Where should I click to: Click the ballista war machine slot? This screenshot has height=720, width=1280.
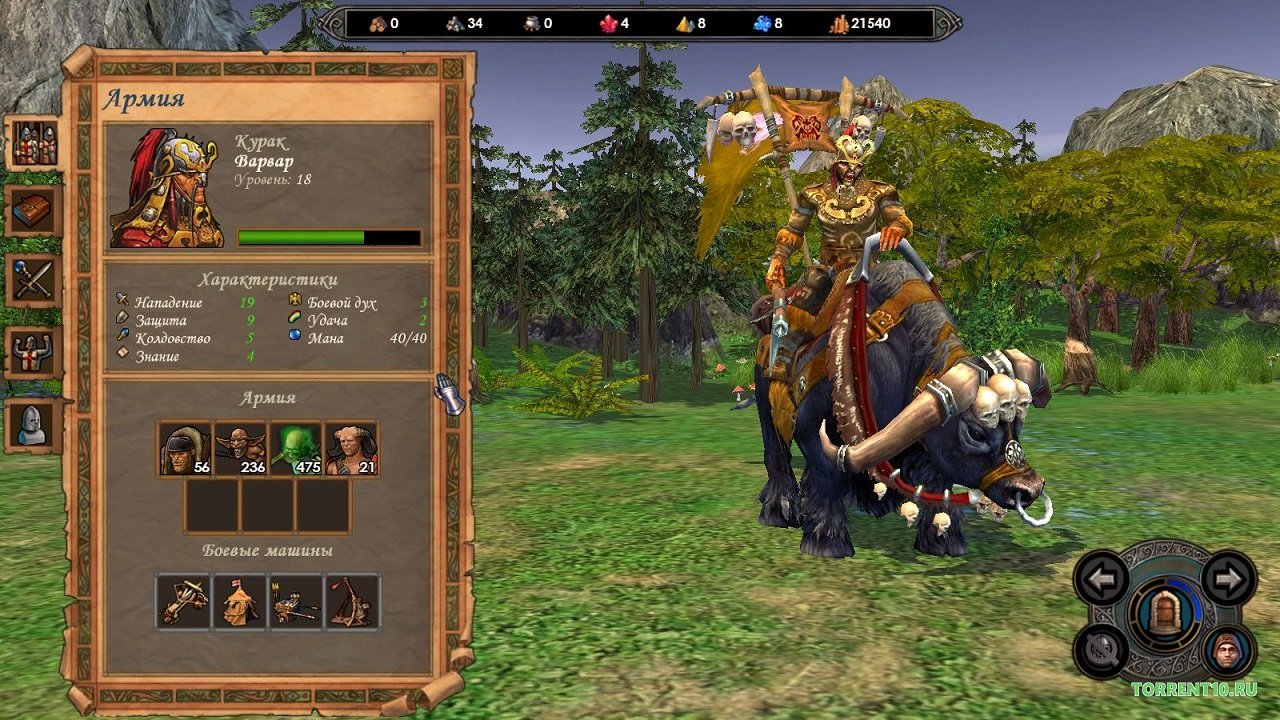tap(185, 602)
